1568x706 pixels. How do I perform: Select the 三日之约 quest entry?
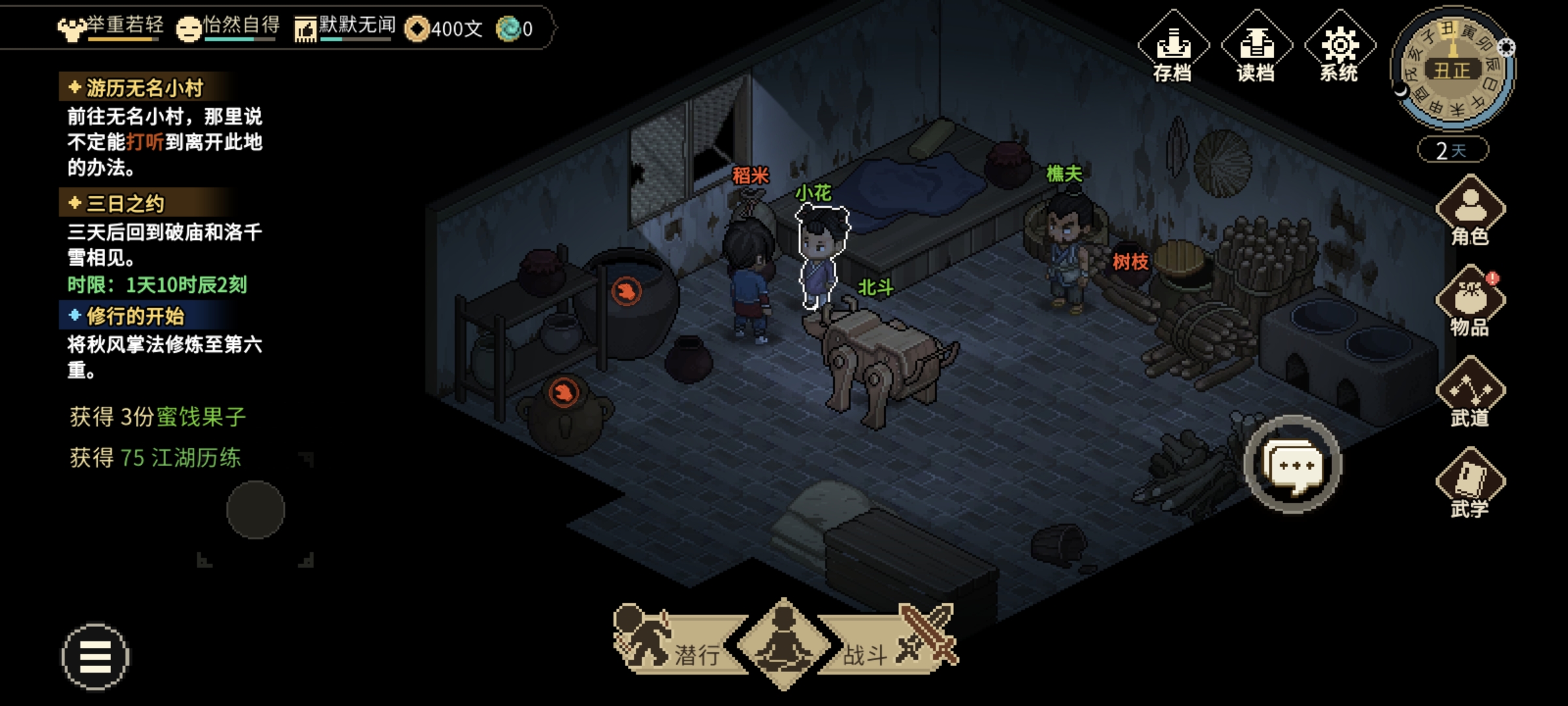125,204
